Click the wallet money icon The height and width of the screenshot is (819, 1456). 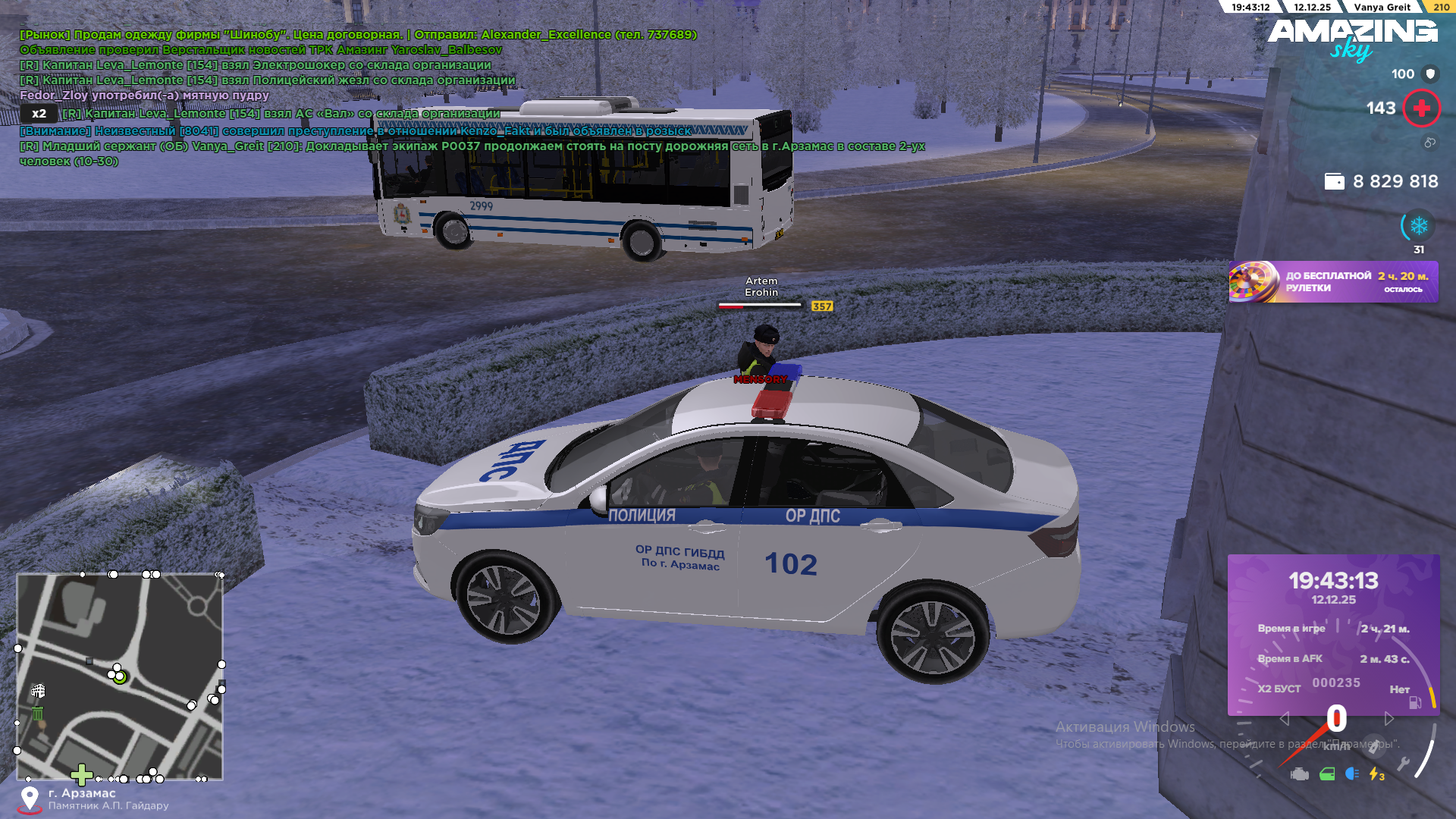[1334, 181]
